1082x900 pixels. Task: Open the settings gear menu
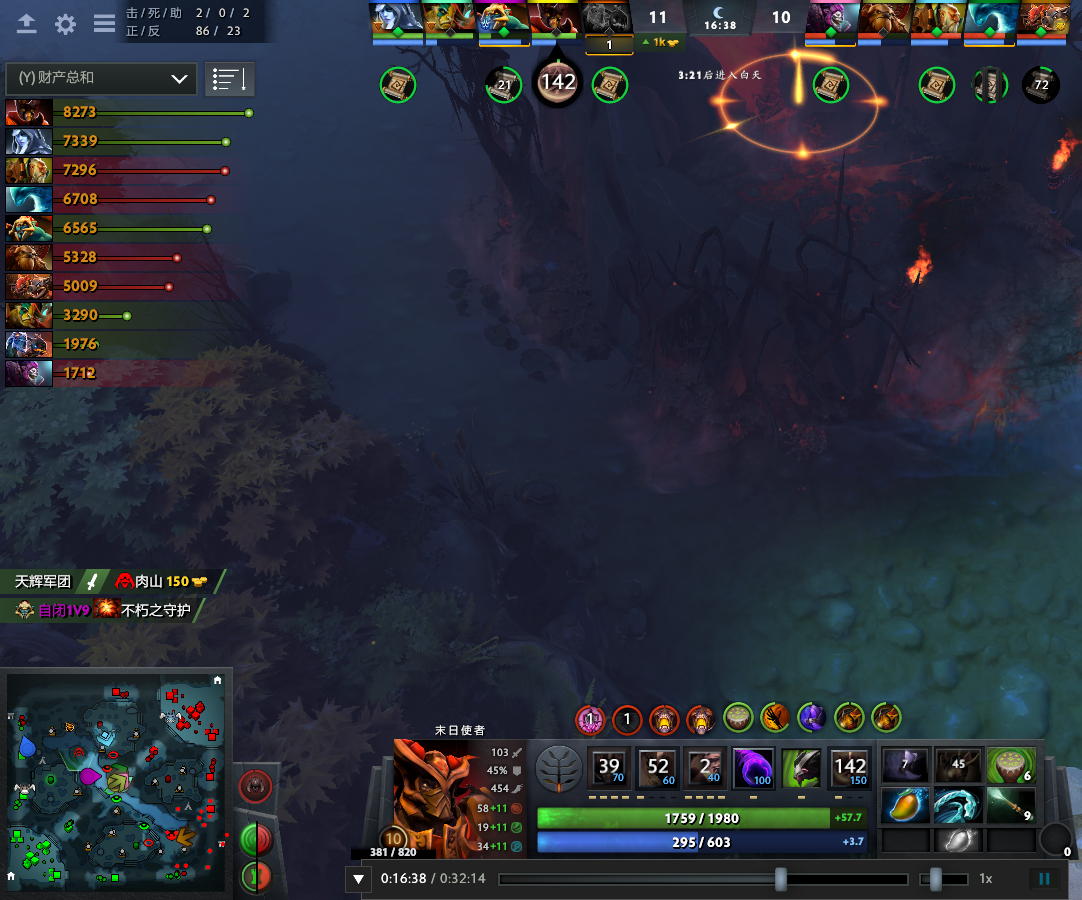(66, 24)
